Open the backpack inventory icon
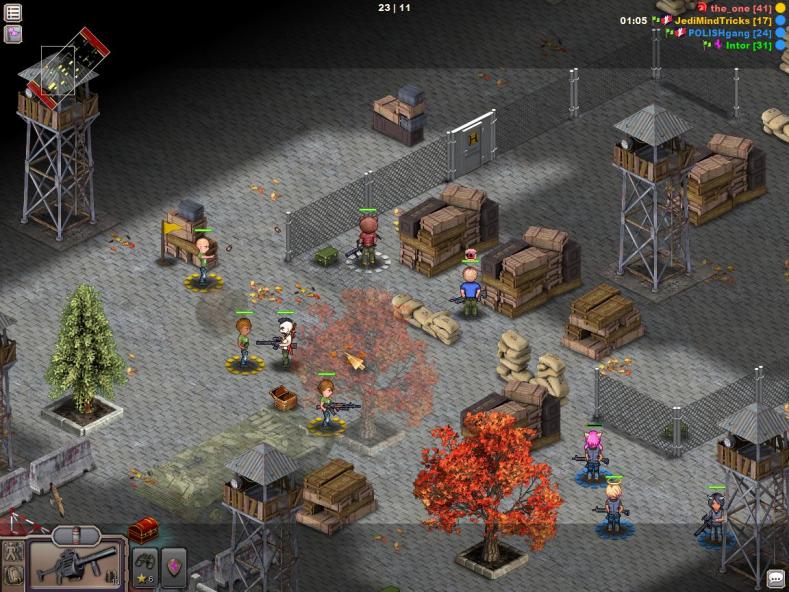Viewport: 789px width, 592px height. coord(14,575)
